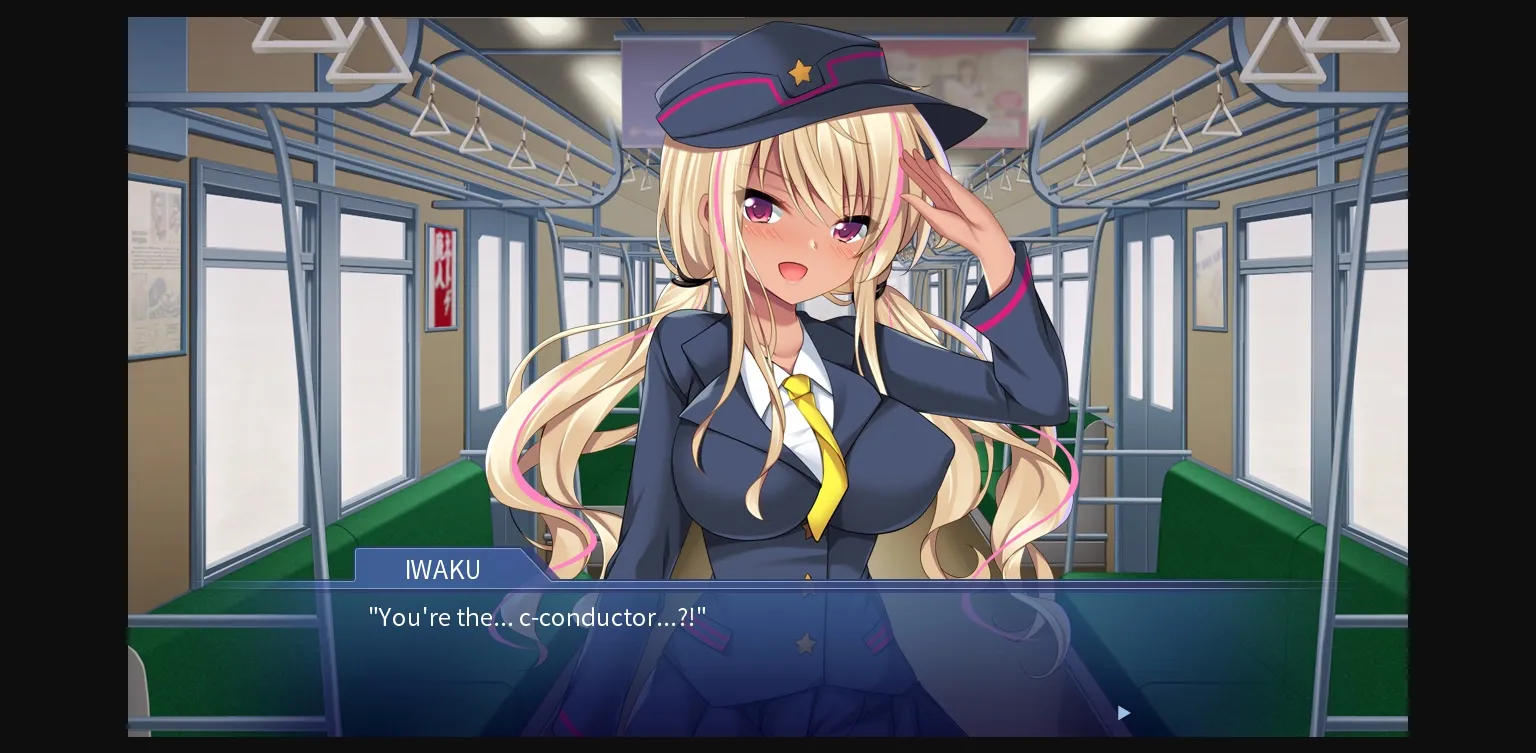Click the triangle arrow to advance dialogue
1536x753 pixels.
tap(1123, 713)
